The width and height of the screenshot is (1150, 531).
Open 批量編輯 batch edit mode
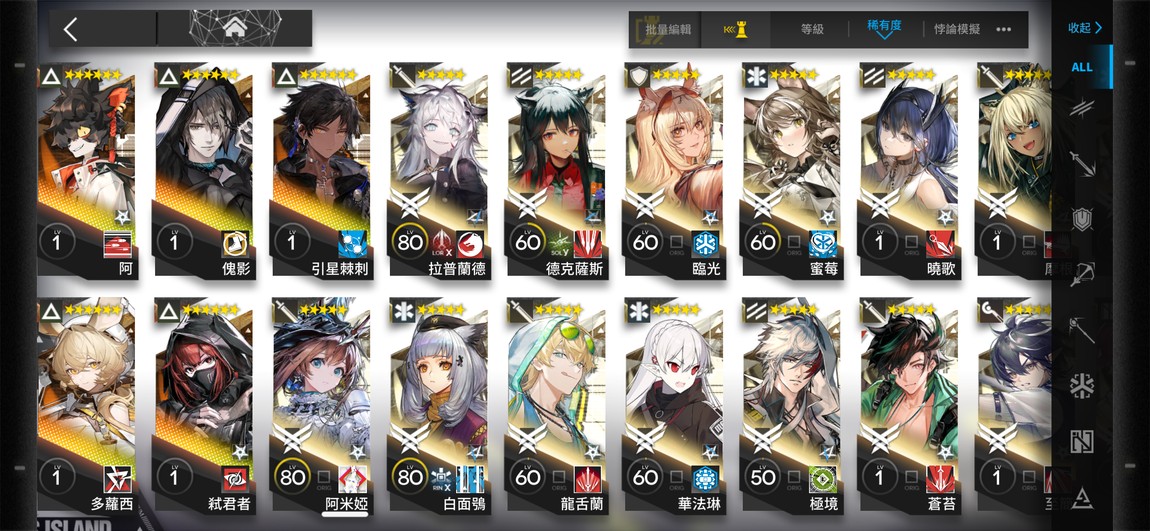click(x=667, y=30)
